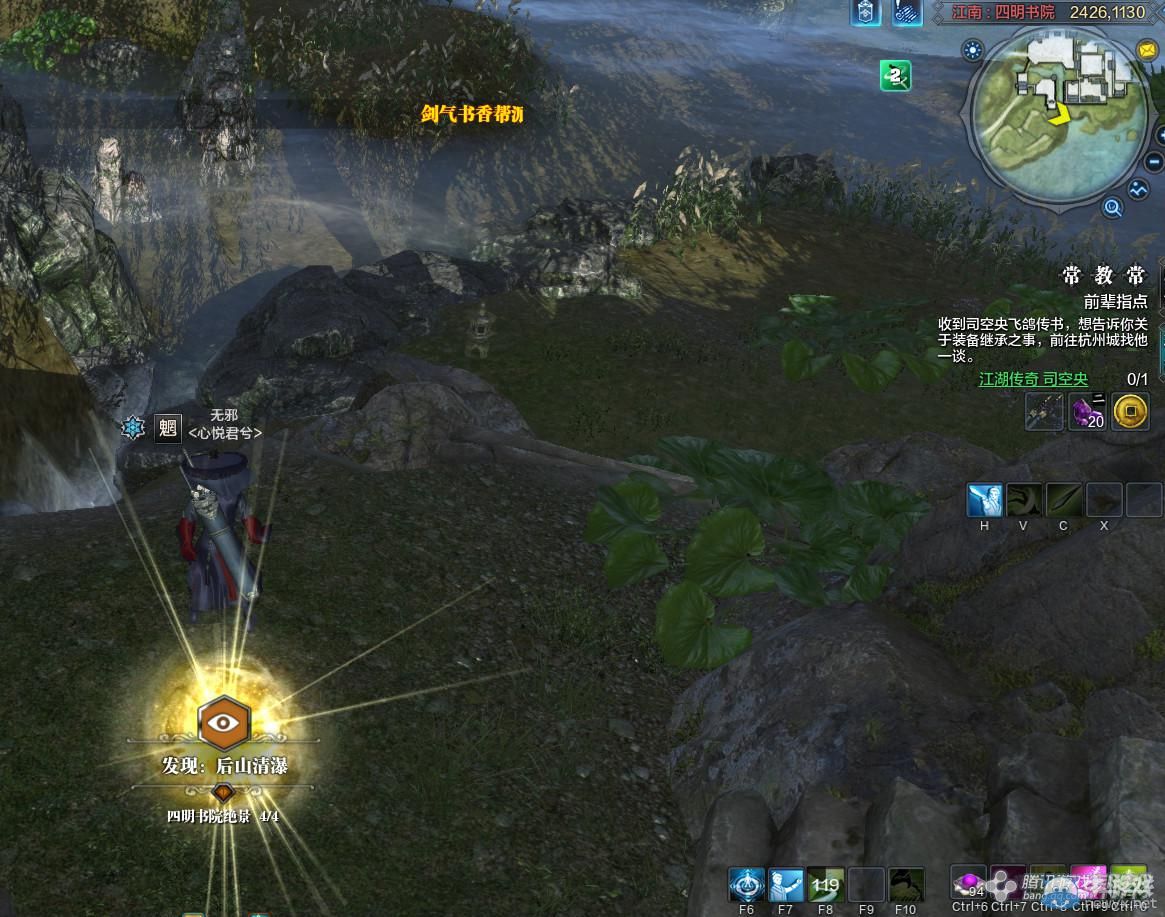This screenshot has height=917, width=1165.
Task: Activate the green blade skill on C
Action: 1063,500
